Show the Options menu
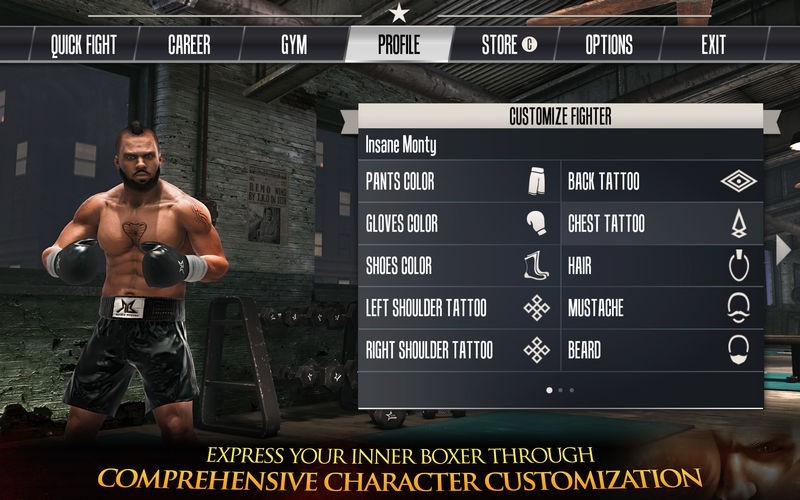This screenshot has width=800, height=500. [608, 45]
